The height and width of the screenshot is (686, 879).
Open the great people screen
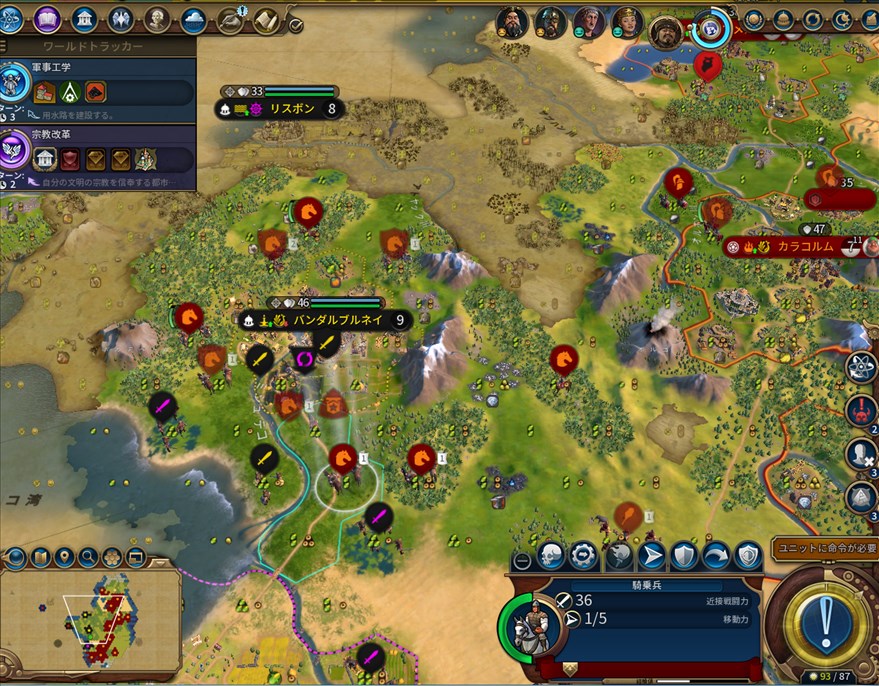pyautogui.click(x=157, y=19)
